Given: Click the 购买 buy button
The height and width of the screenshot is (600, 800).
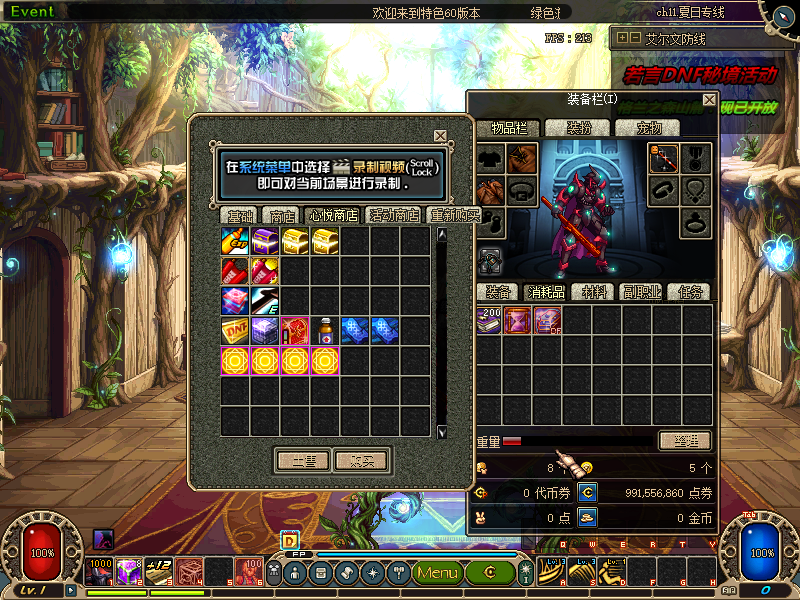Looking at the screenshot, I should click(x=361, y=461).
